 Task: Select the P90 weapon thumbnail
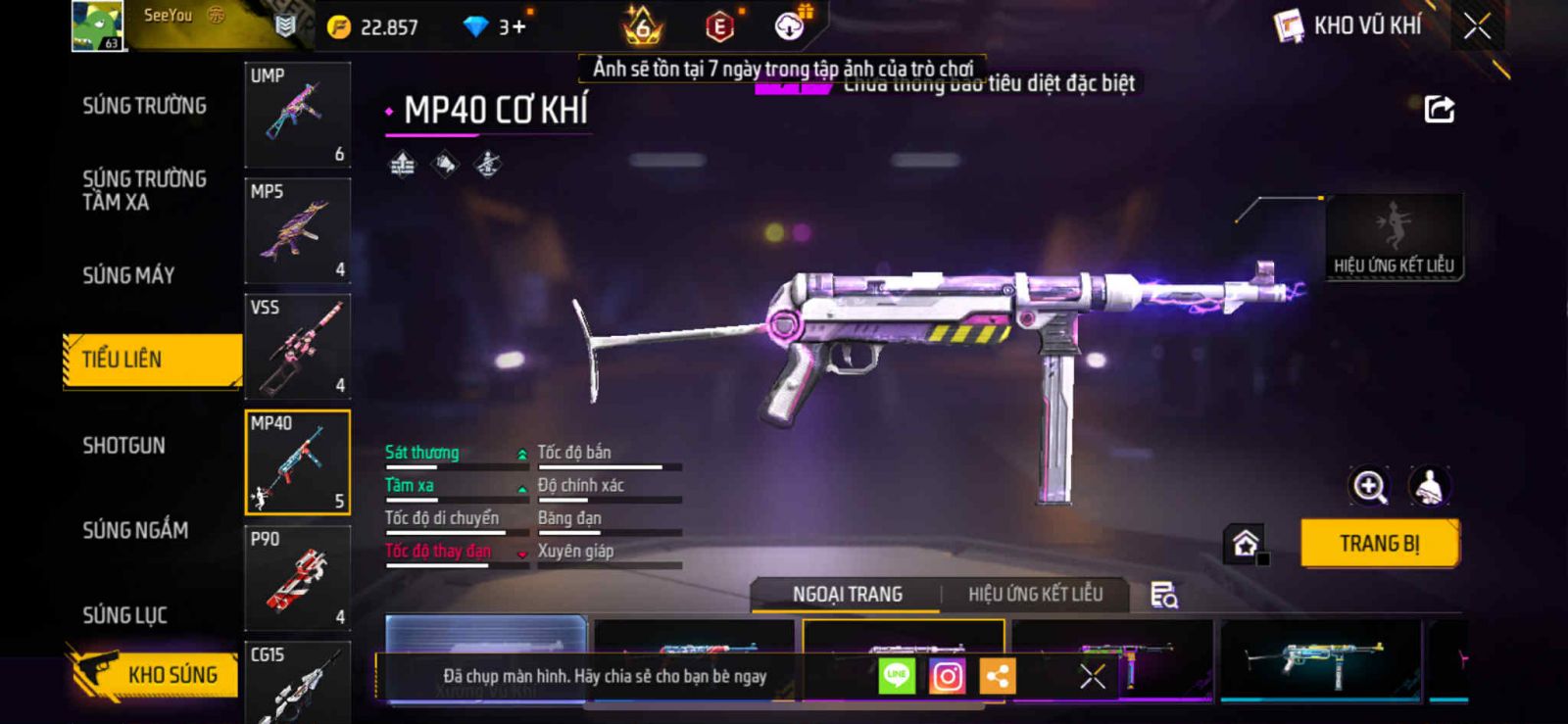[297, 578]
